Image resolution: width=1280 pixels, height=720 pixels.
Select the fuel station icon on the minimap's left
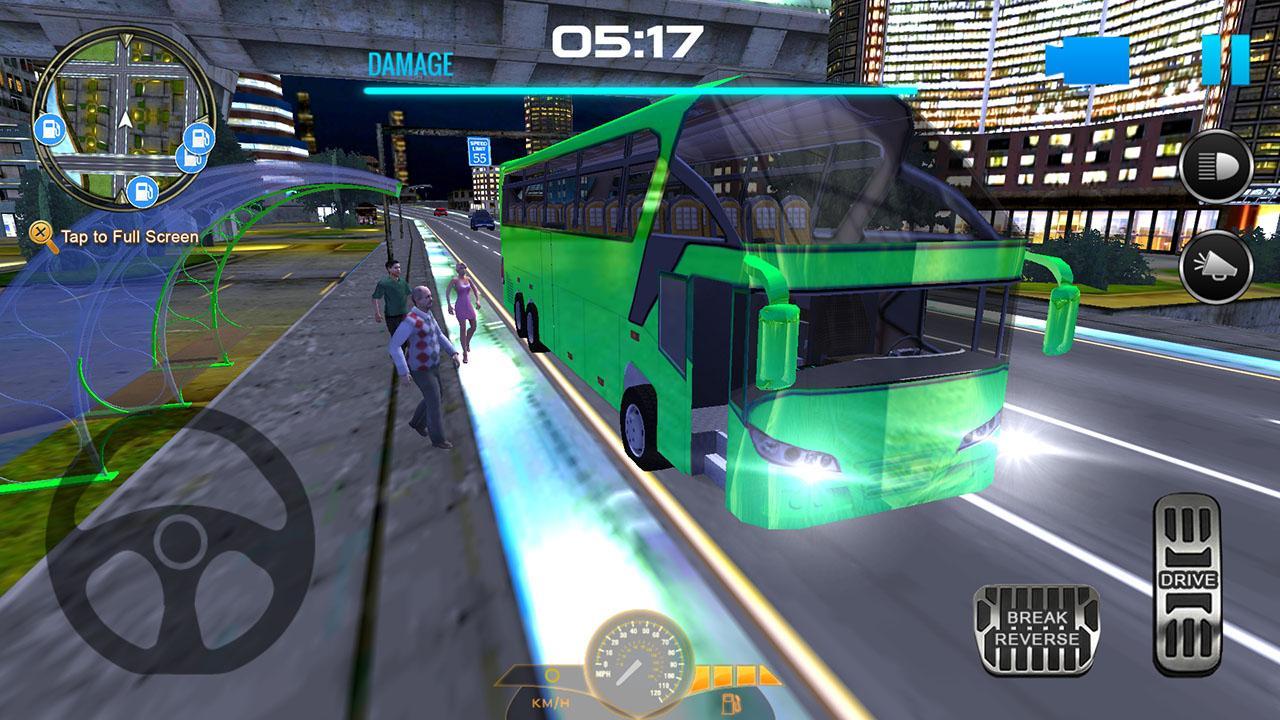49,130
